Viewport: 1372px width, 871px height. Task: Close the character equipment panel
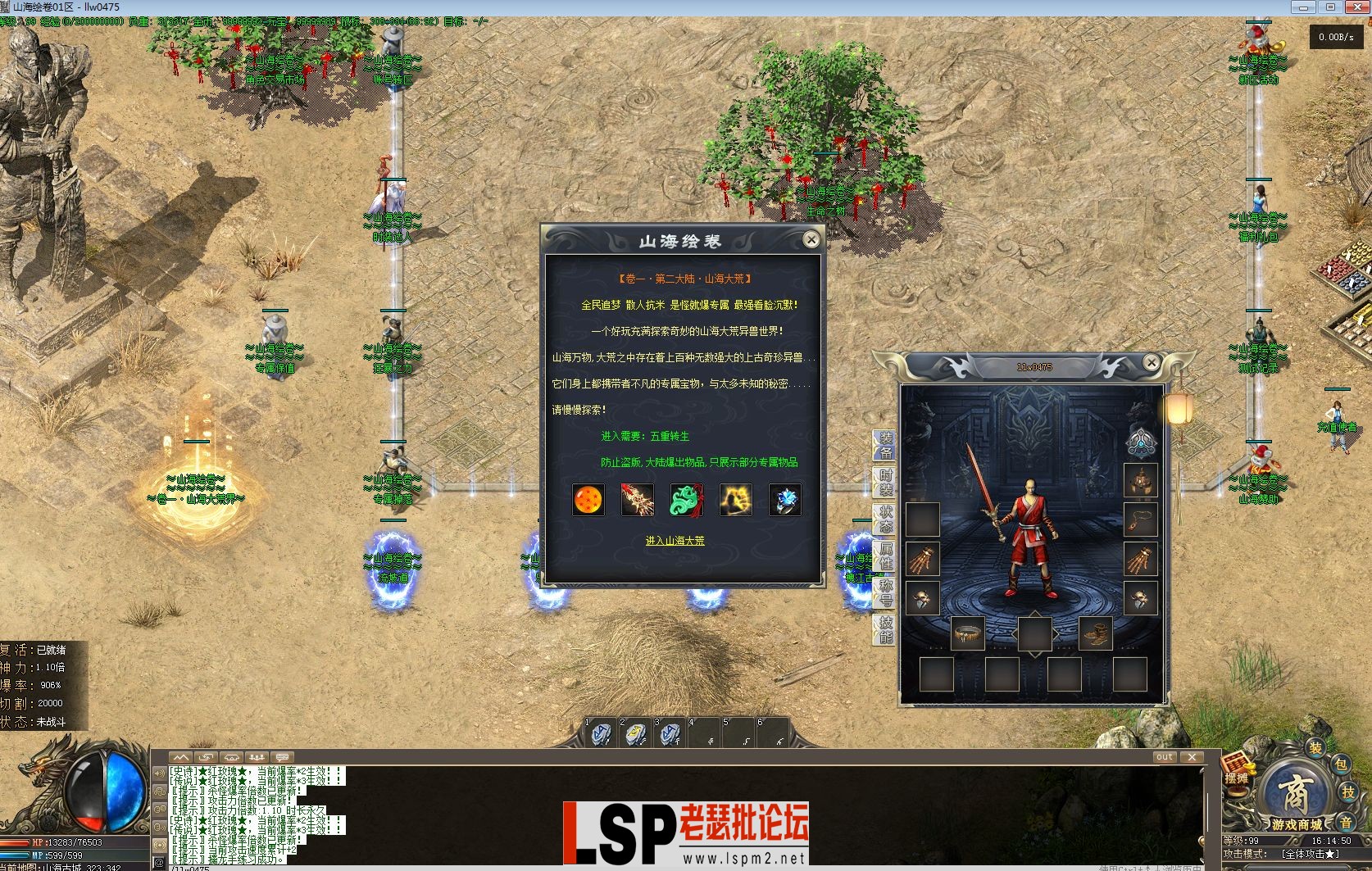pos(1151,362)
